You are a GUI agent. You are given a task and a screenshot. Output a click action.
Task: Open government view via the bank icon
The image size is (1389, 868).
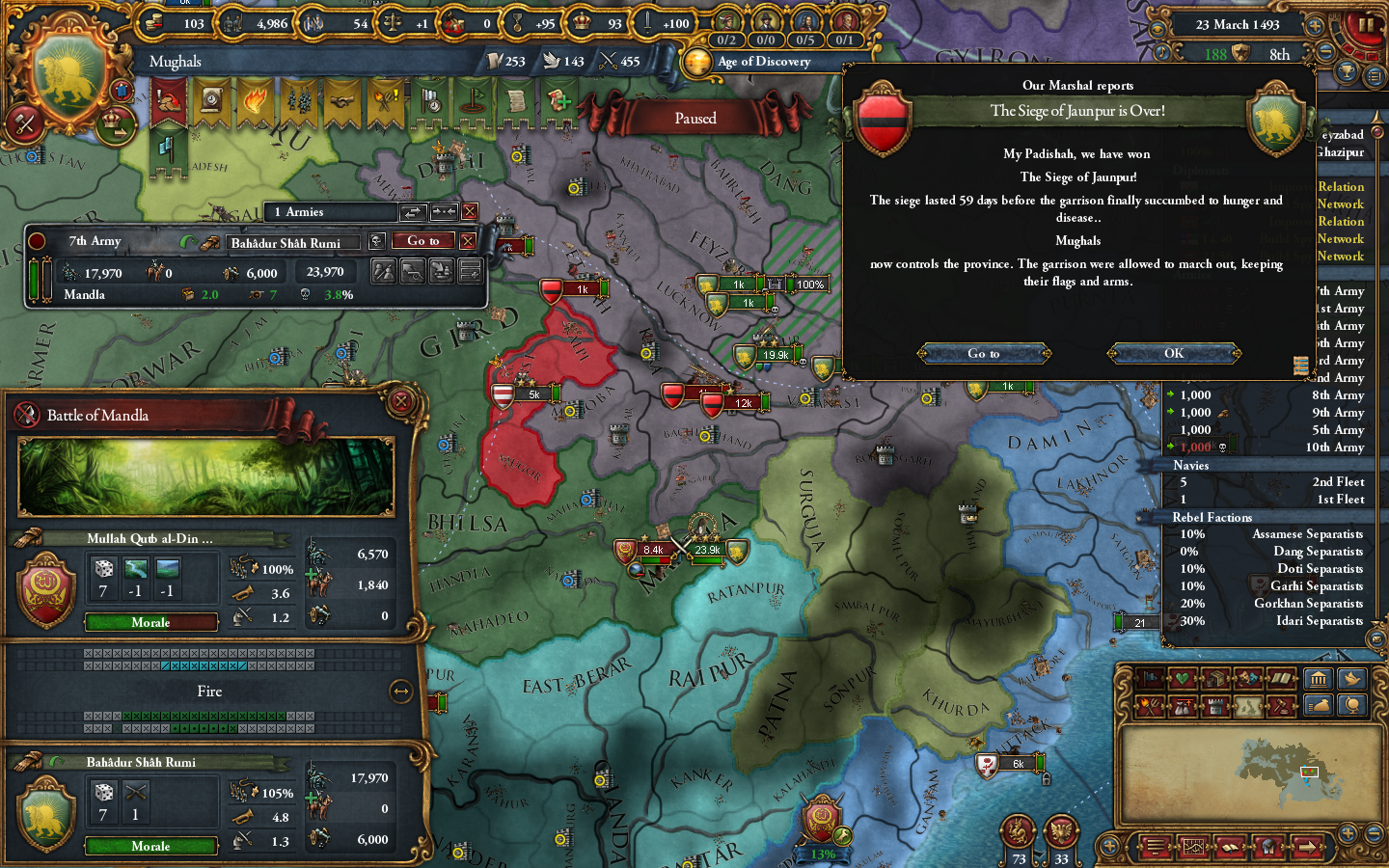point(1319,678)
